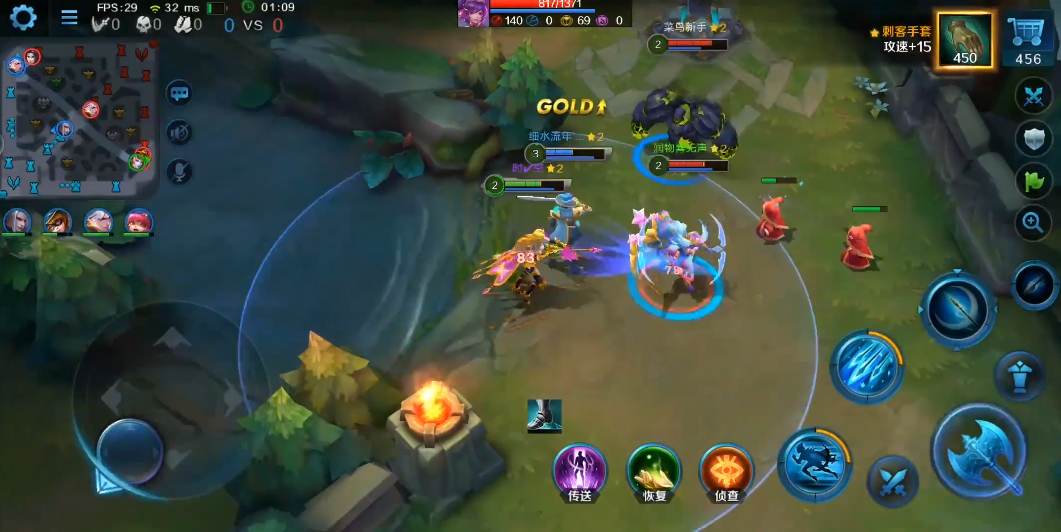Toggle the speaker voice output
The image size is (1061, 532).
[x=179, y=132]
